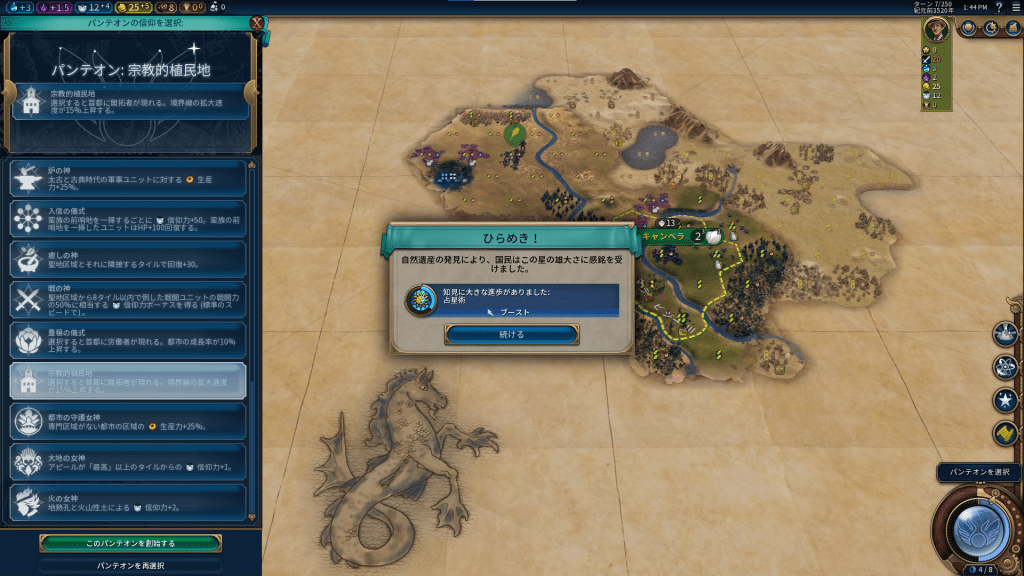The image size is (1024, 576).
Task: Select the 都市の守護女神 pantheon
Action: tap(128, 421)
